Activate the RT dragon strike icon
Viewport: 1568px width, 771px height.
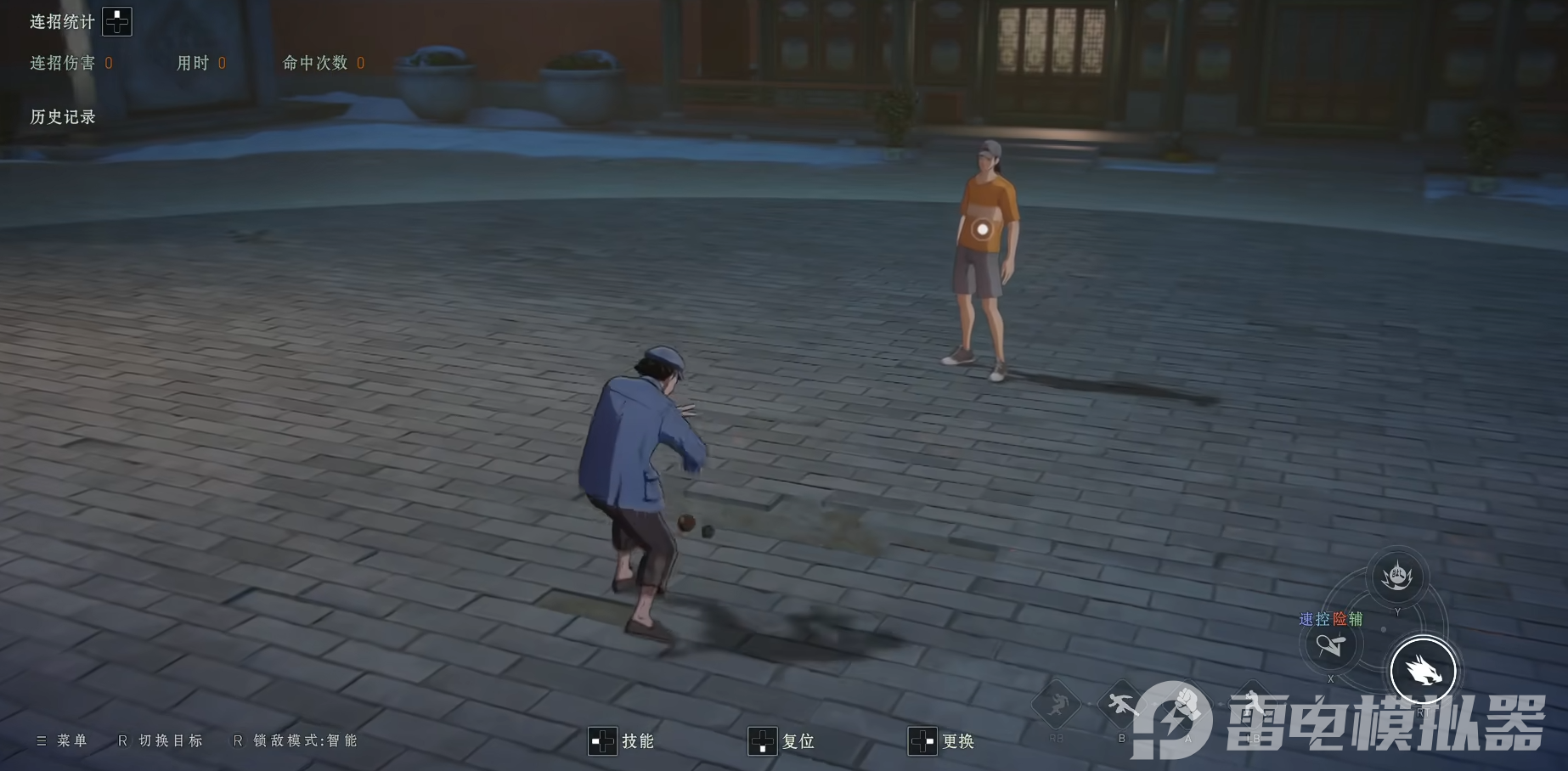(x=1424, y=669)
